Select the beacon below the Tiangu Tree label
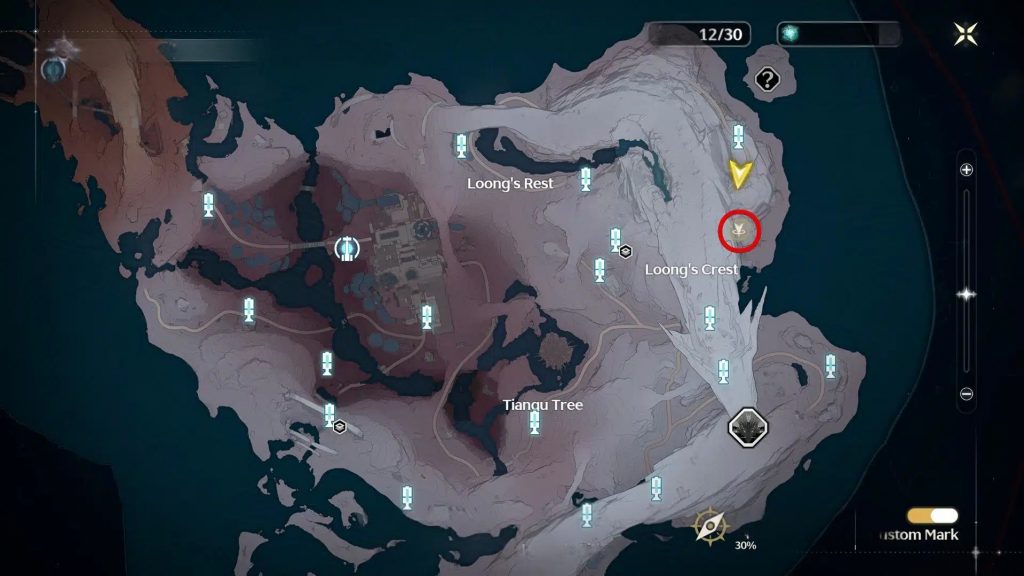 click(535, 423)
